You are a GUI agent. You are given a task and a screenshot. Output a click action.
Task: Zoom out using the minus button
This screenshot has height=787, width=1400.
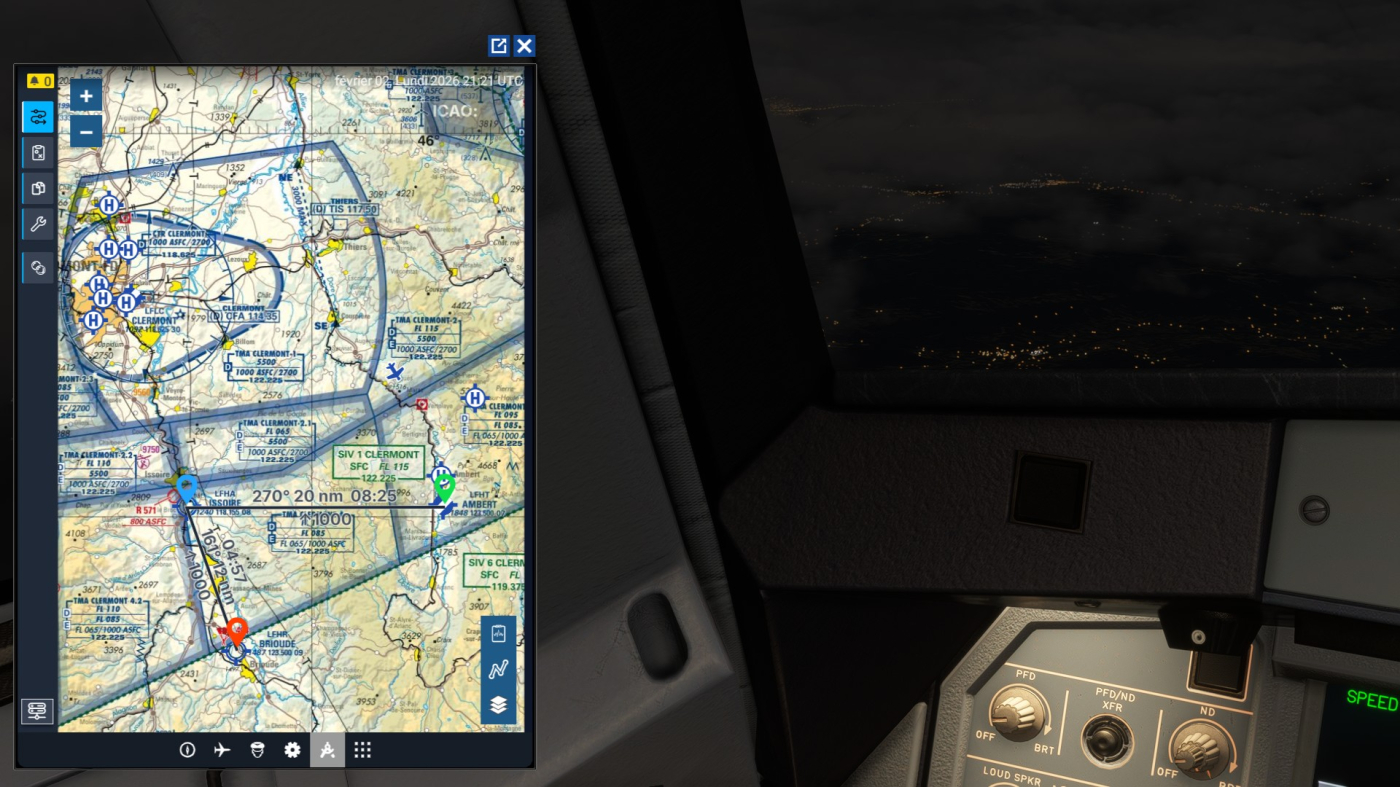pyautogui.click(x=86, y=131)
